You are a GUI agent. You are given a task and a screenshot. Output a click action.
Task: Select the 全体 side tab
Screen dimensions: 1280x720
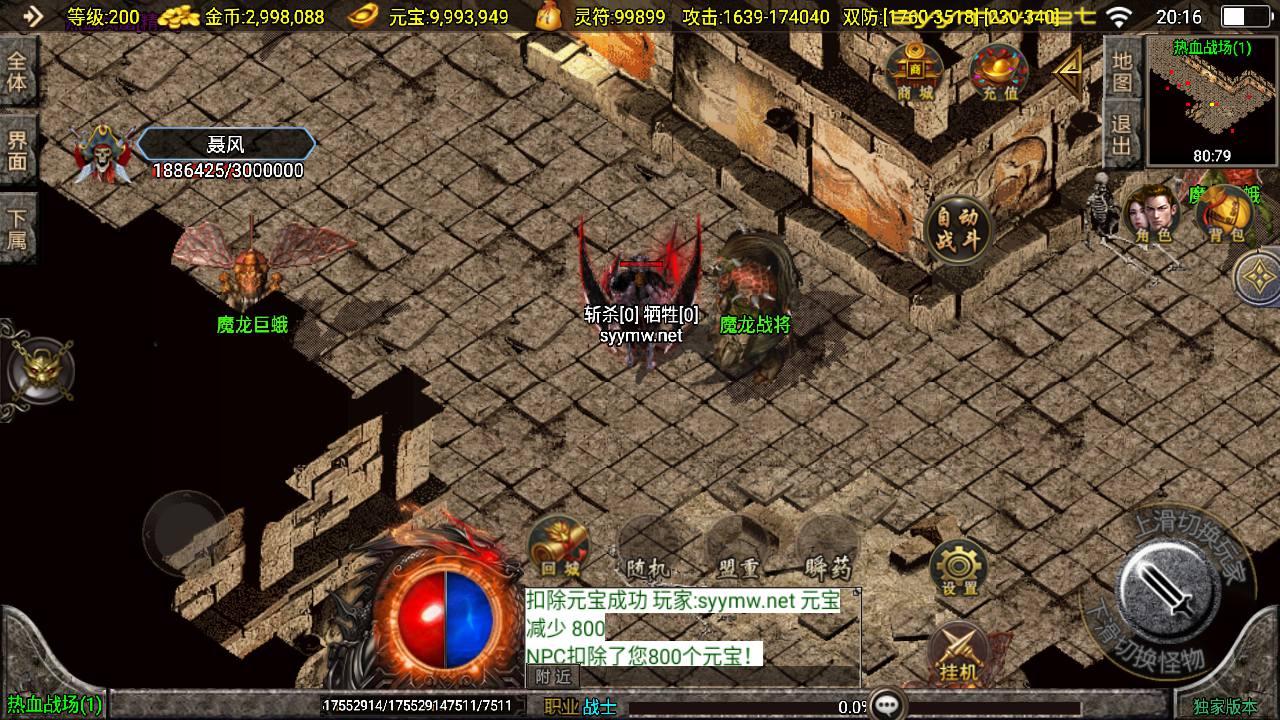click(17, 70)
